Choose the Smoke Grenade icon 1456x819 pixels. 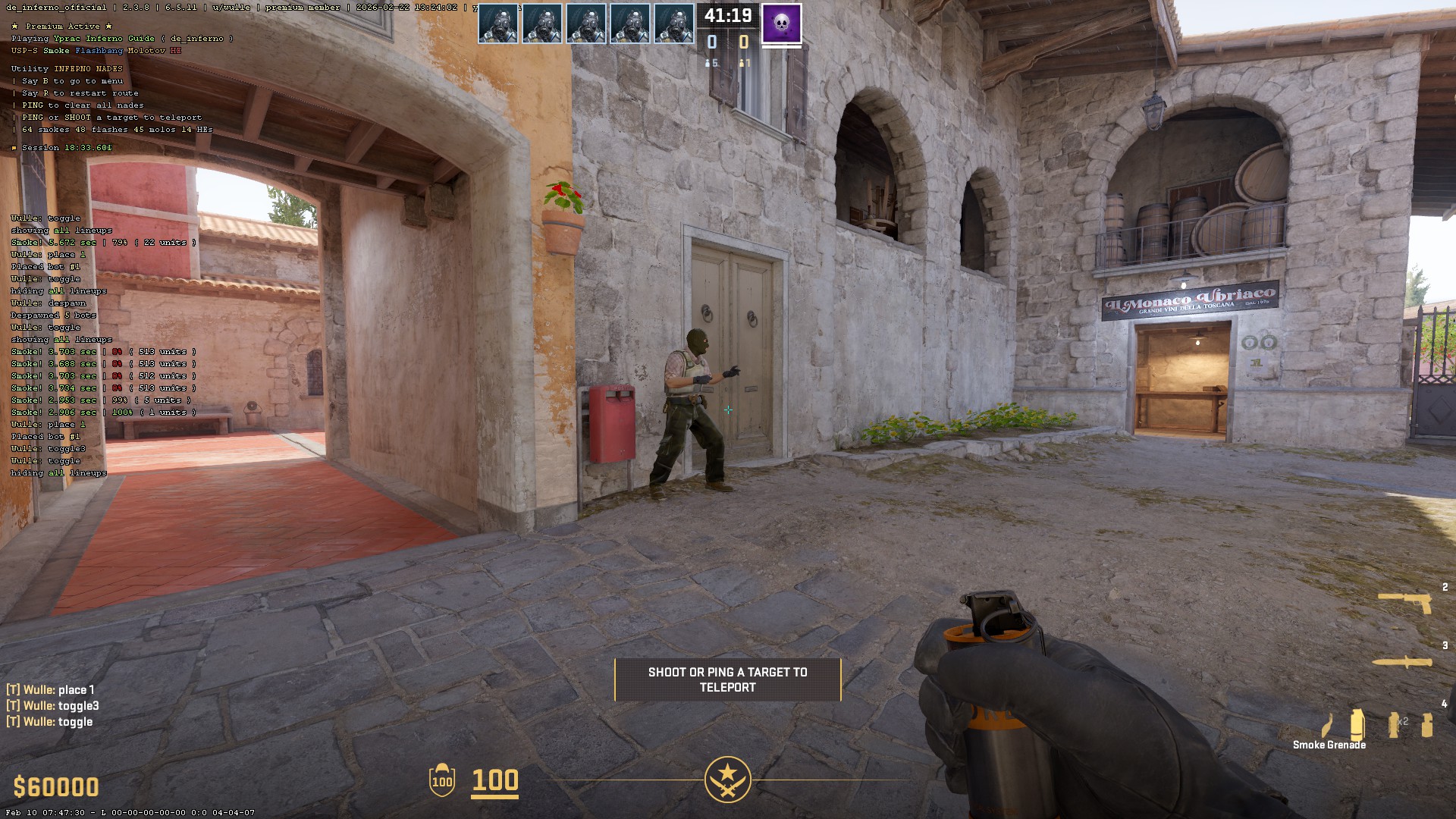click(1357, 724)
